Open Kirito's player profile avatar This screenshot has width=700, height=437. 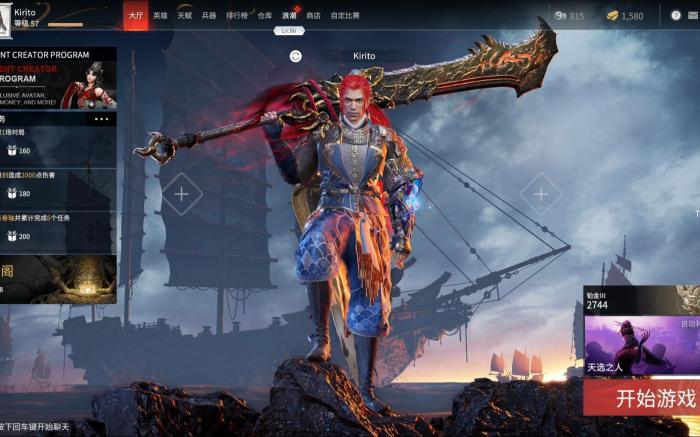pyautogui.click(x=6, y=15)
